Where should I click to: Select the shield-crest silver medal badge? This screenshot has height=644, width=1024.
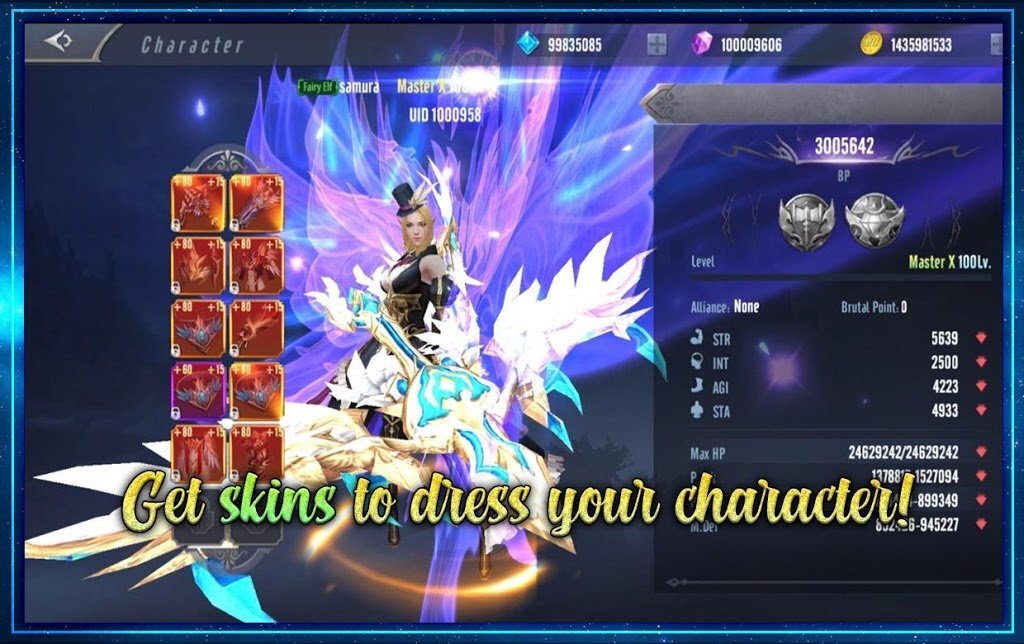coord(873,219)
